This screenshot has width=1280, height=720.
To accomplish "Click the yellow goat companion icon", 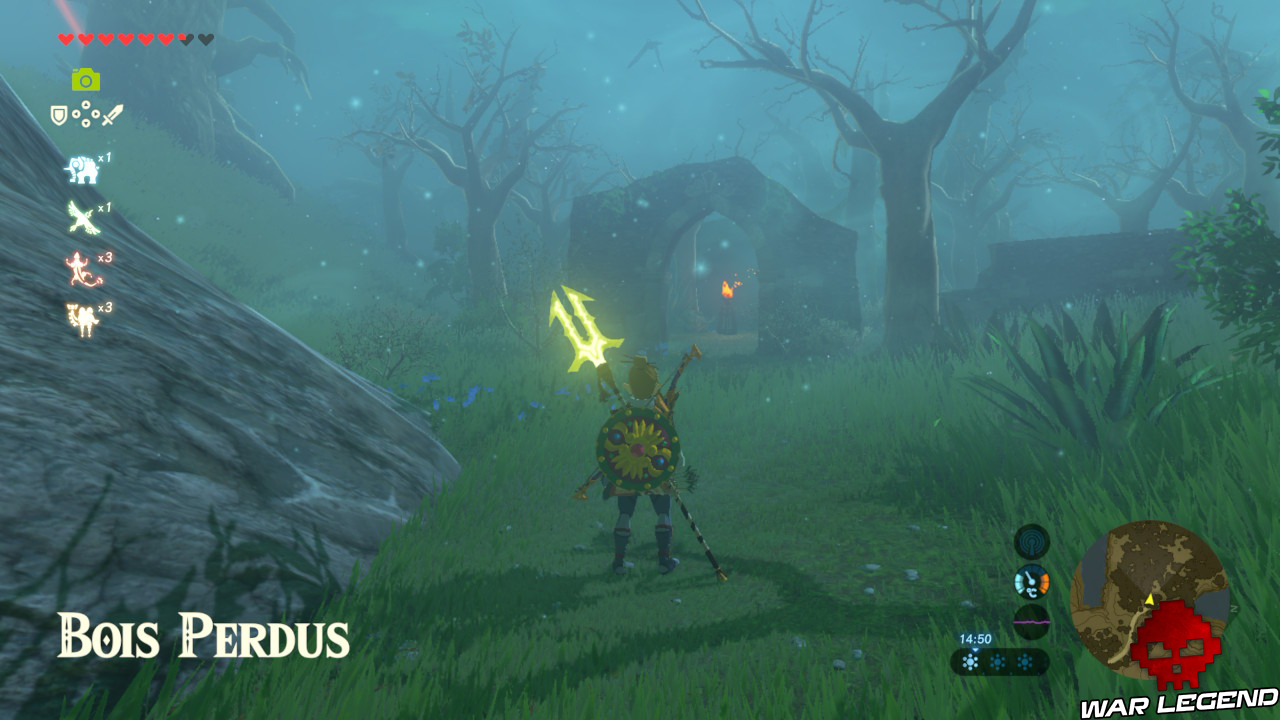I will coord(83,317).
